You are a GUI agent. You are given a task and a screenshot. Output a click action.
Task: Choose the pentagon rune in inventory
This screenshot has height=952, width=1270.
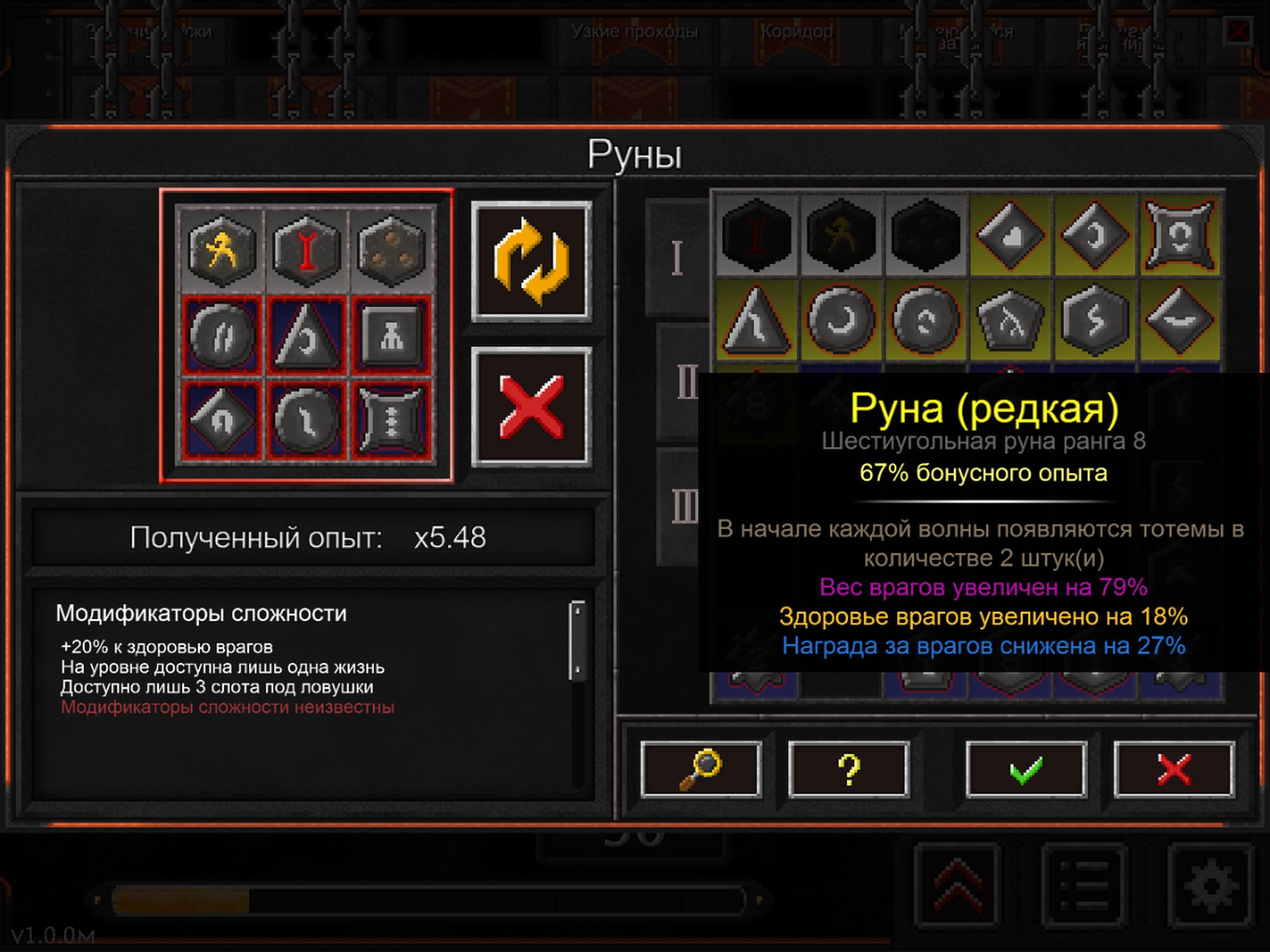[1011, 320]
